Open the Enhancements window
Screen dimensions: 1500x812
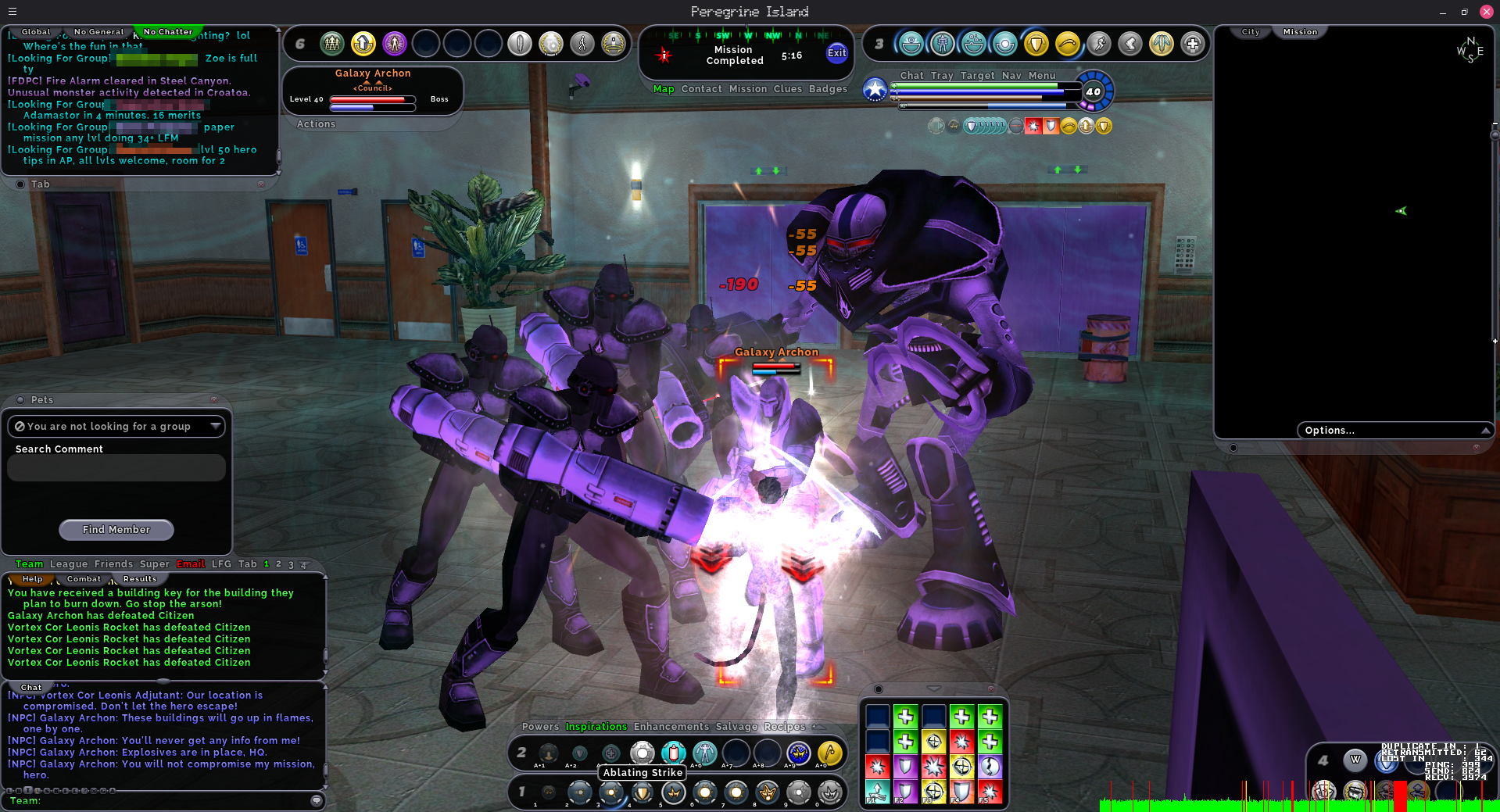click(671, 727)
